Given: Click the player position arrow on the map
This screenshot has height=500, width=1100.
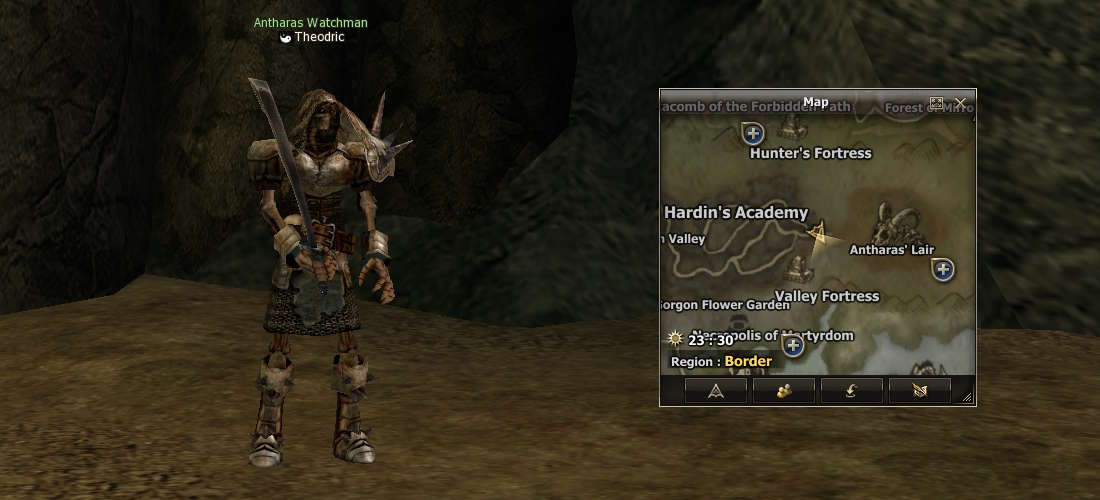Looking at the screenshot, I should click(820, 235).
